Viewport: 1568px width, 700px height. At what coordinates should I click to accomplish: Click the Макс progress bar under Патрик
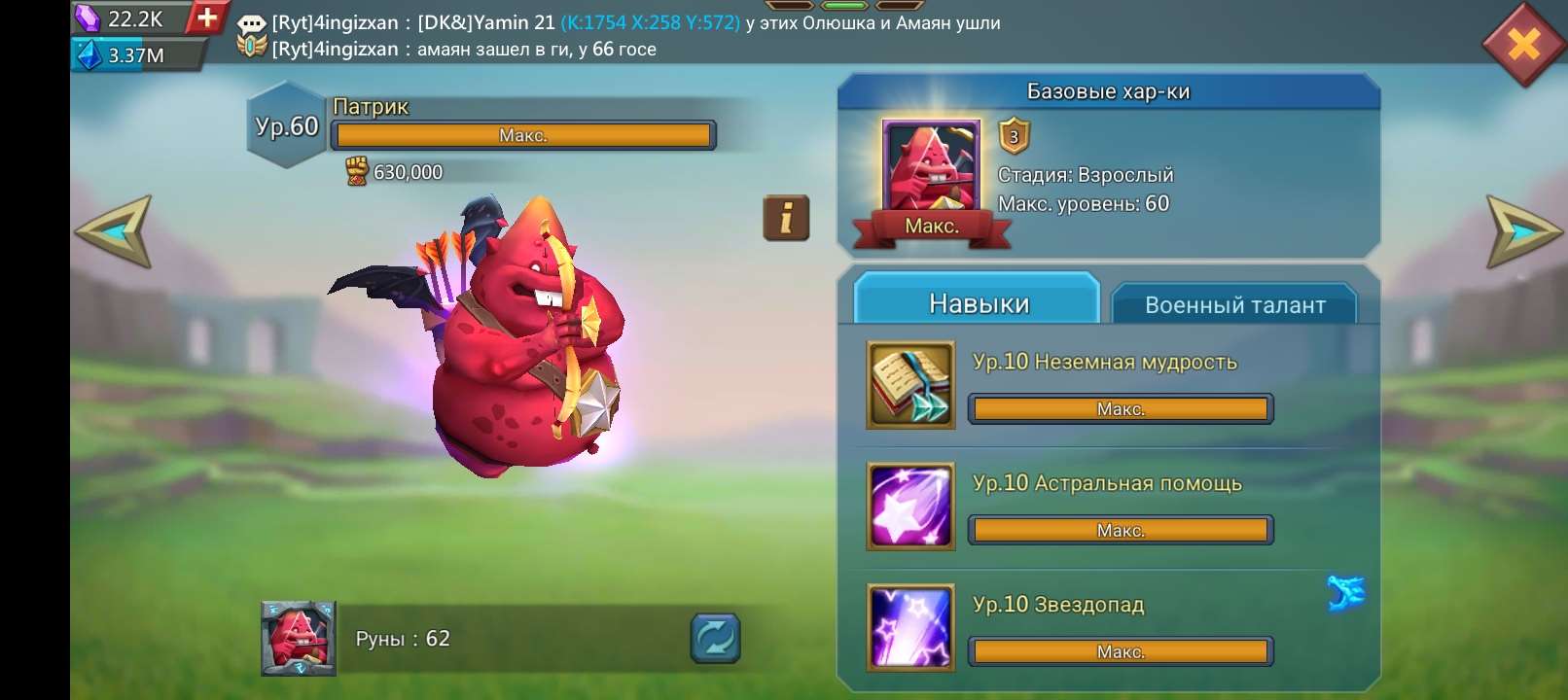[525, 135]
